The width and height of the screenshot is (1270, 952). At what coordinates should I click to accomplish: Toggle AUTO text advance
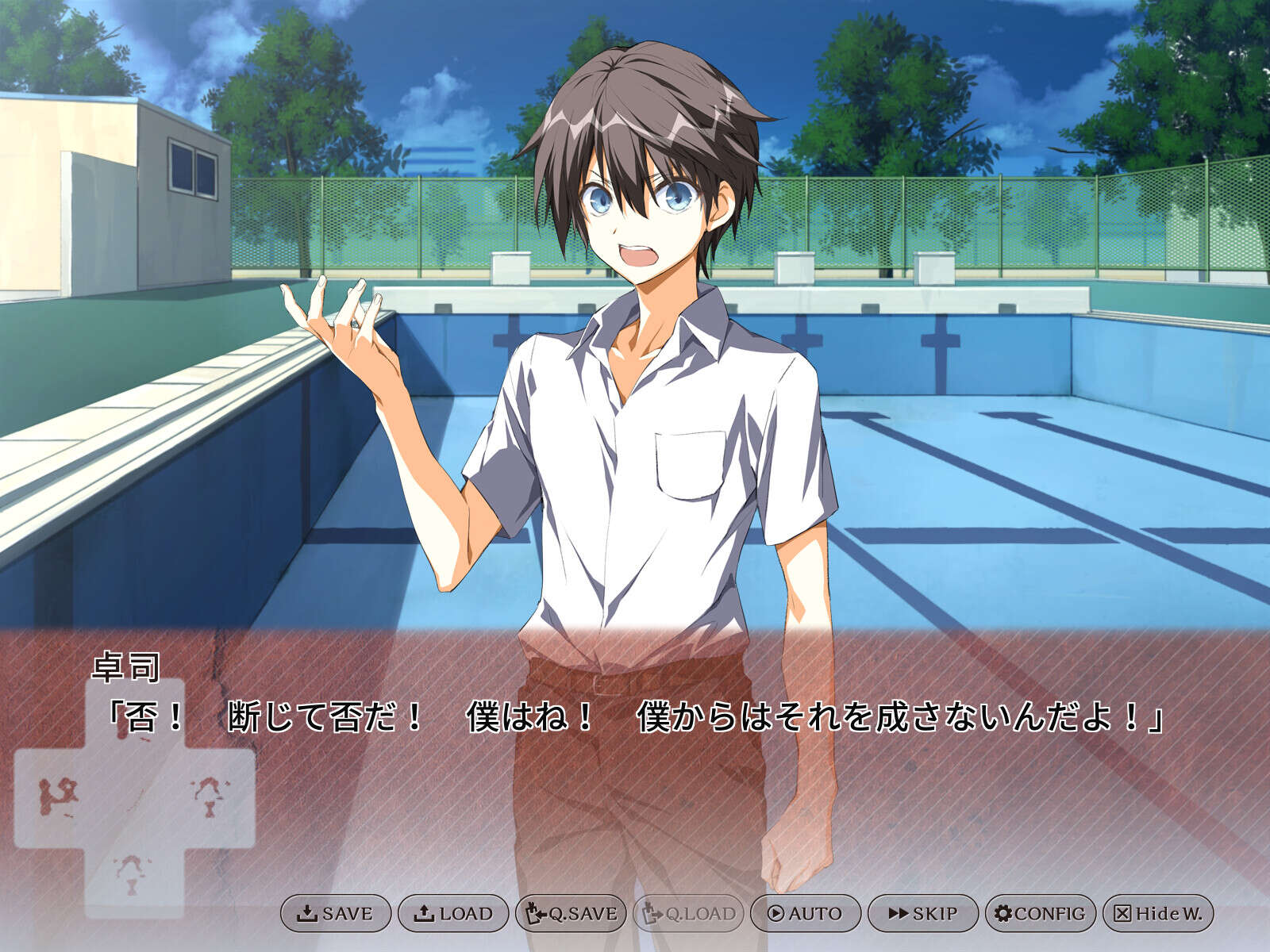point(805,913)
